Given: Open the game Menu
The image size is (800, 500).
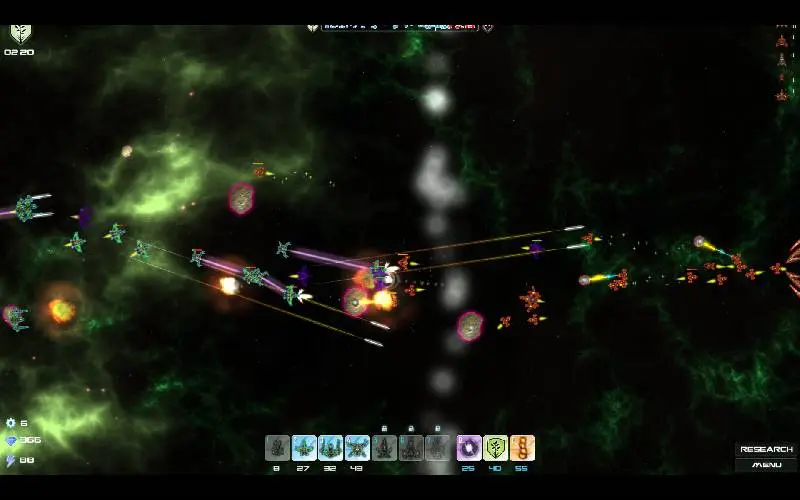Looking at the screenshot, I should click(766, 464).
